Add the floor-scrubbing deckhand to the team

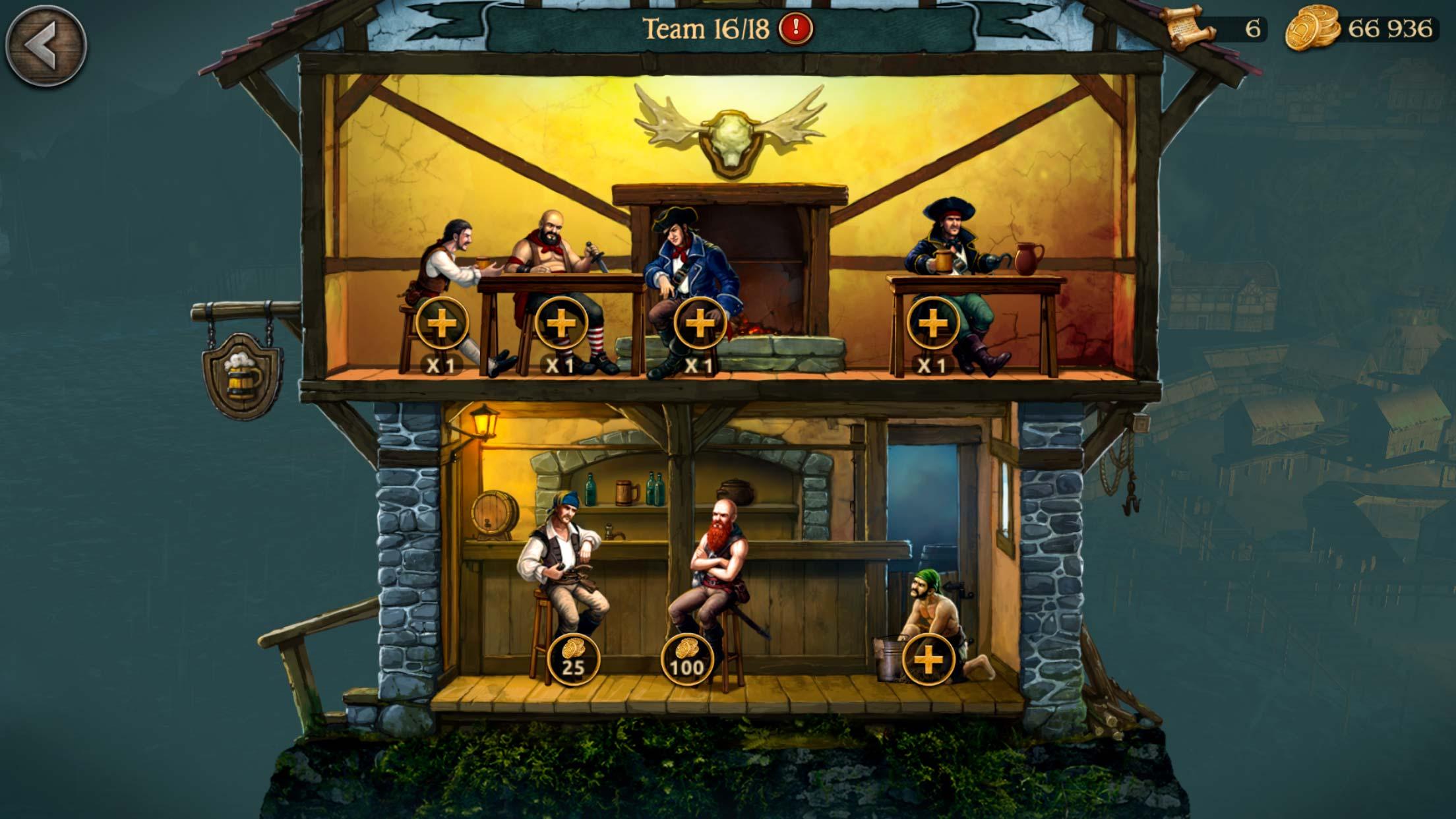point(928,659)
